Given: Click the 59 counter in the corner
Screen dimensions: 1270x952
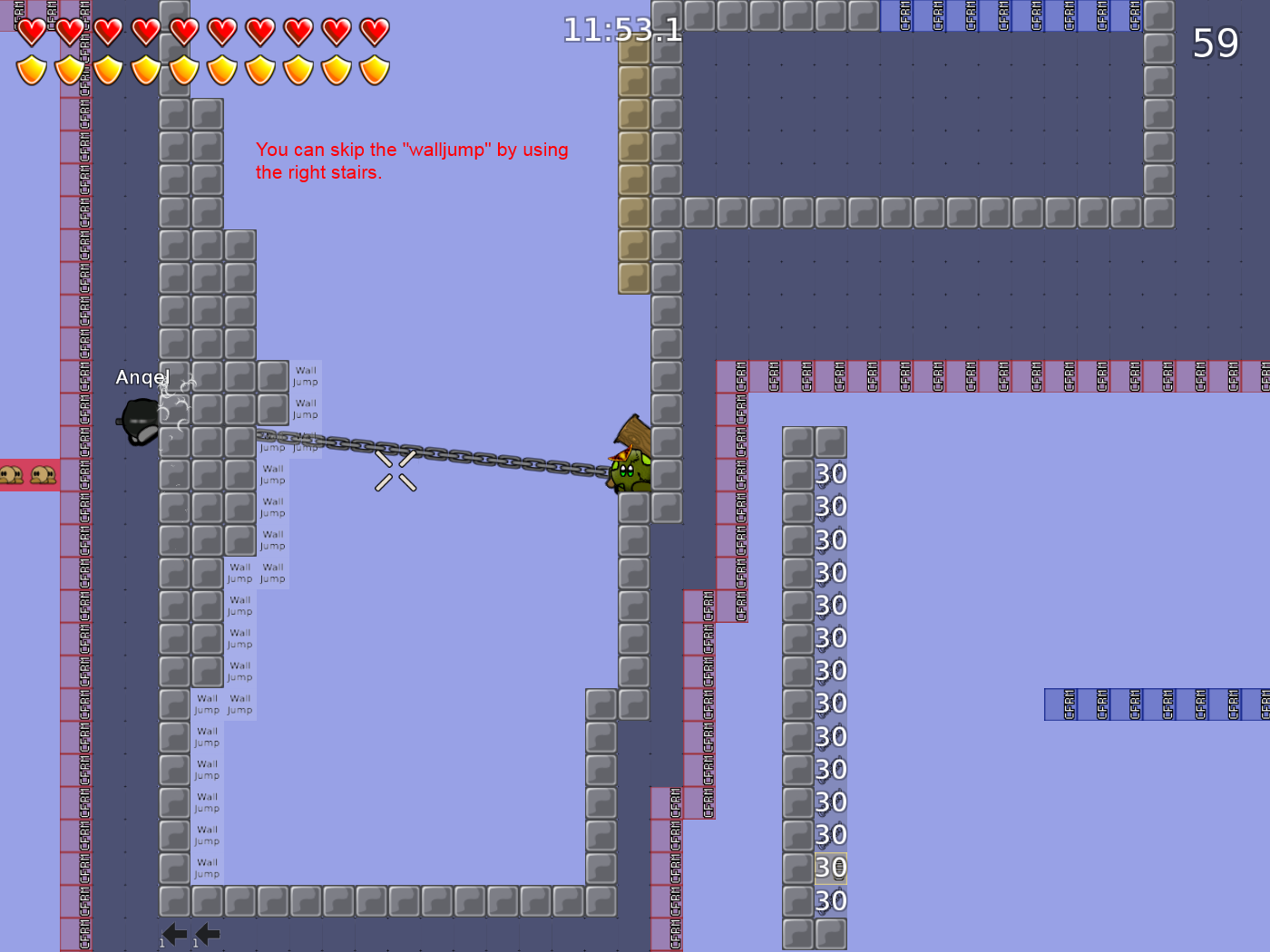Looking at the screenshot, I should [x=1215, y=44].
